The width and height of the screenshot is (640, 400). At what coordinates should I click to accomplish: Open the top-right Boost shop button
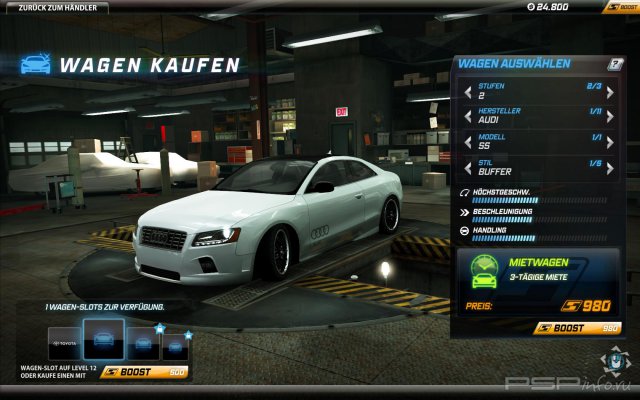(x=619, y=7)
